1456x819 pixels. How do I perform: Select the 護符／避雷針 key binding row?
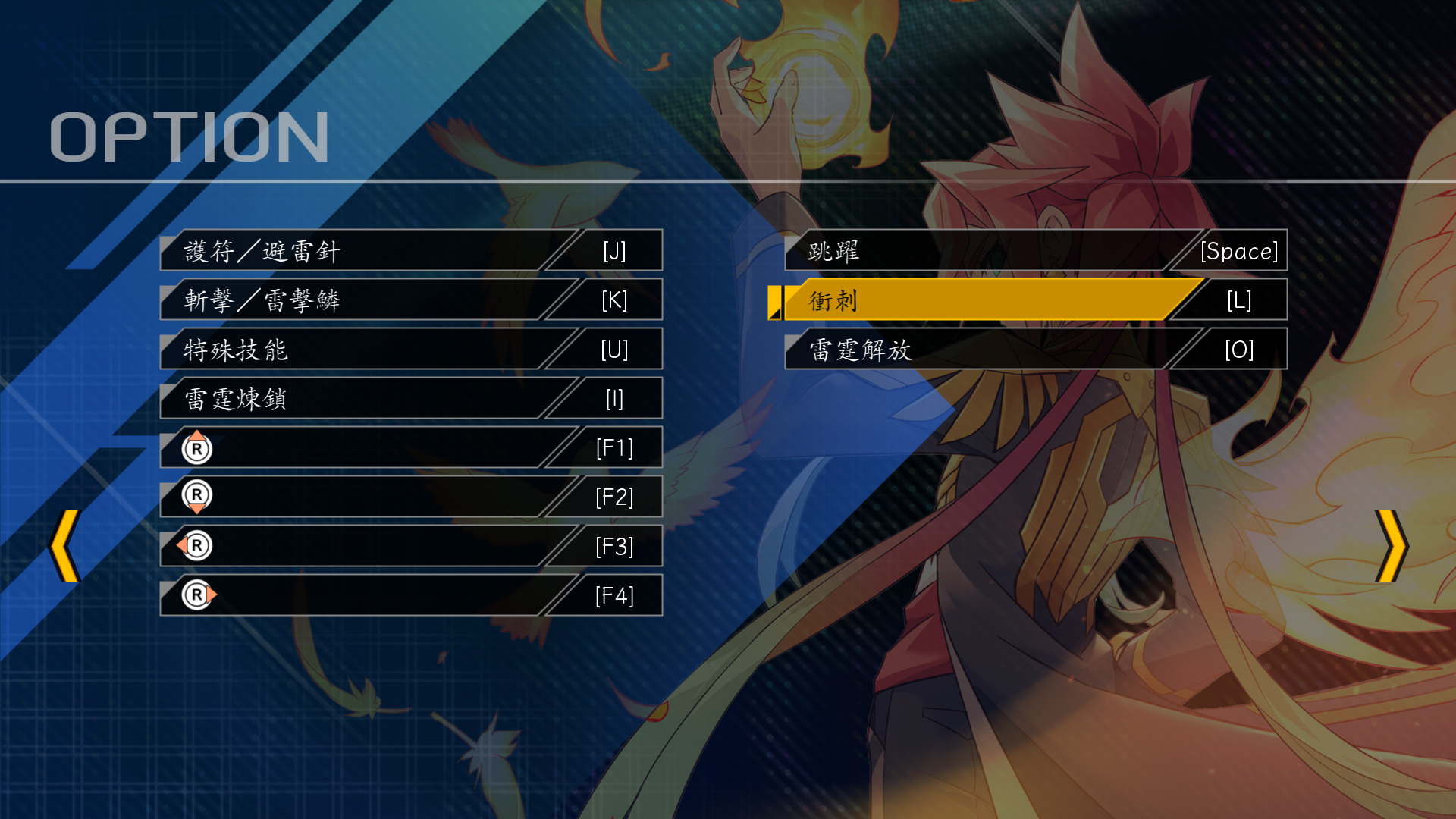click(x=409, y=251)
